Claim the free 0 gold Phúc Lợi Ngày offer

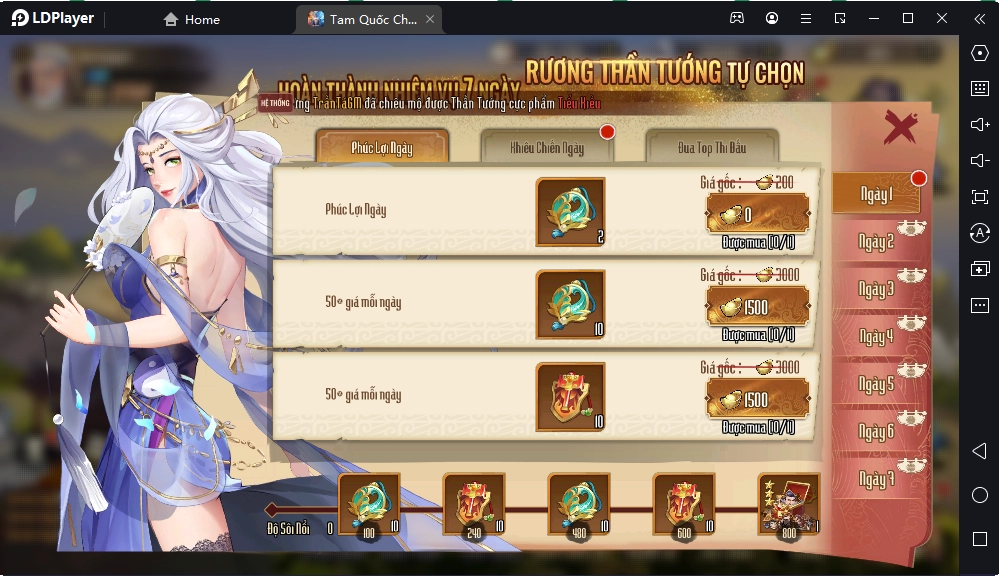point(757,213)
